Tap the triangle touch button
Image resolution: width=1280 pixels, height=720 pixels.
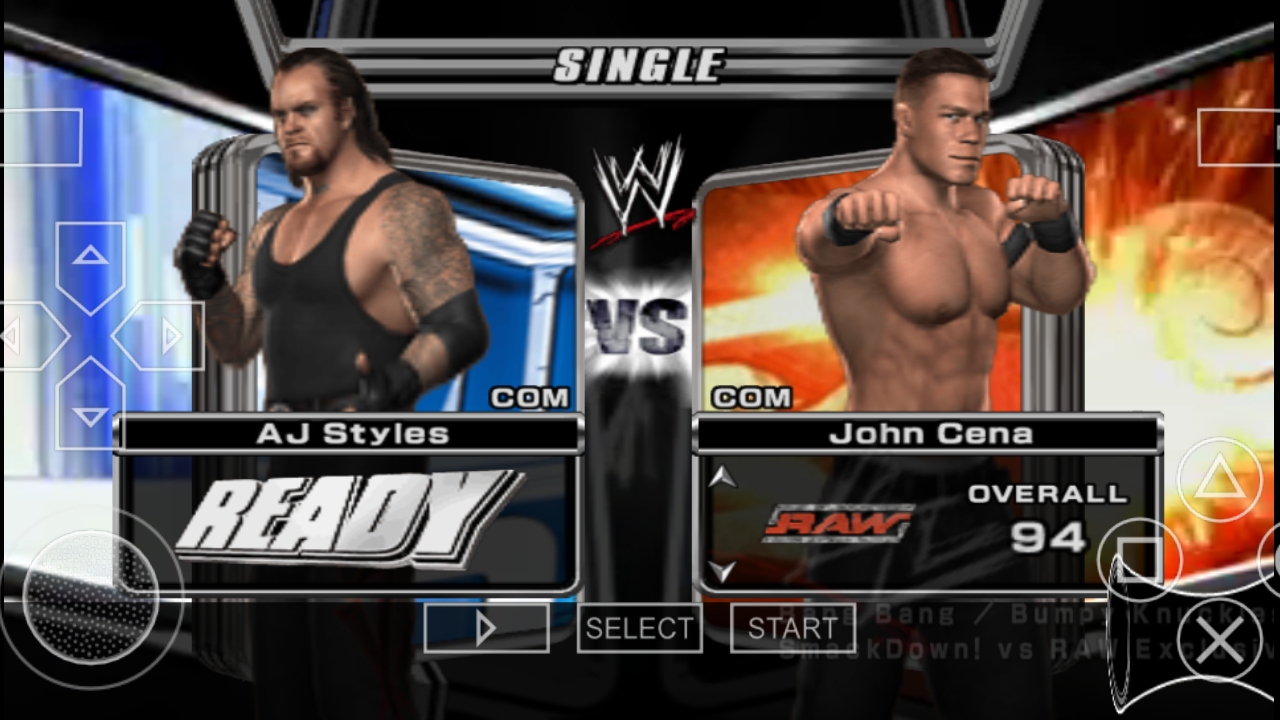click(1219, 480)
